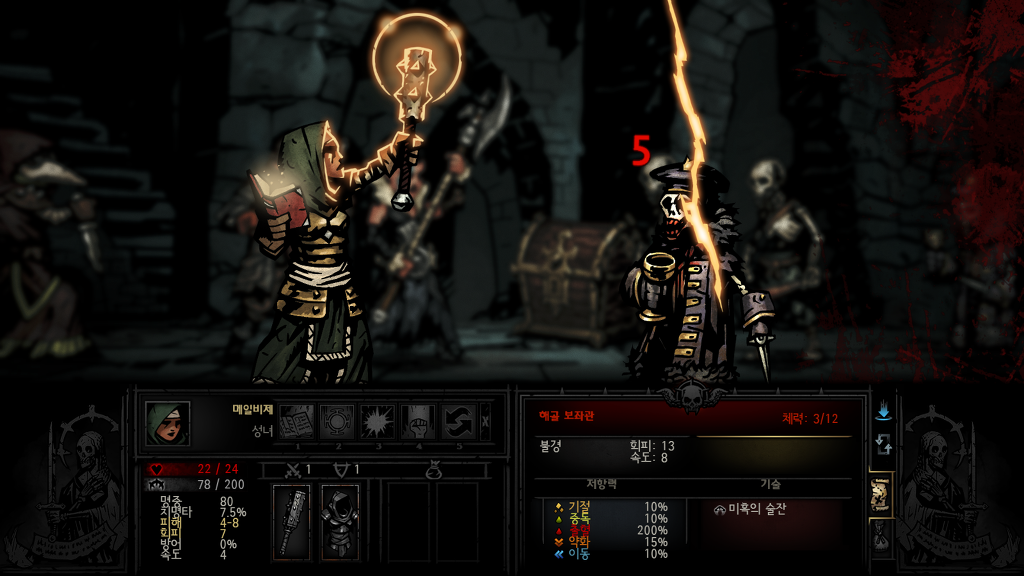Click the hooded Vestal hero portrait
This screenshot has width=1024, height=576.
click(167, 422)
